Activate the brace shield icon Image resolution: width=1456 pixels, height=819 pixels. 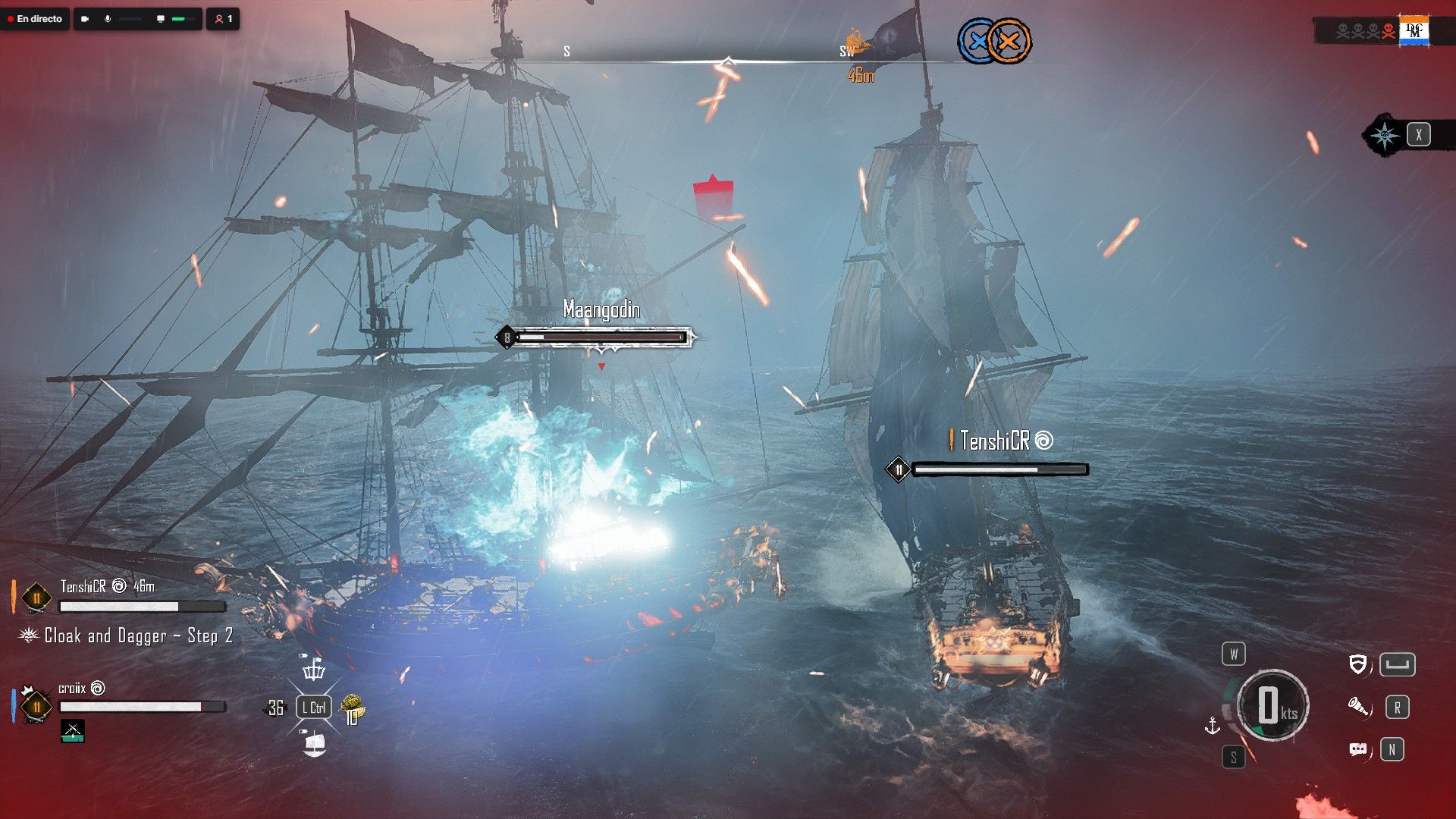click(x=1358, y=665)
